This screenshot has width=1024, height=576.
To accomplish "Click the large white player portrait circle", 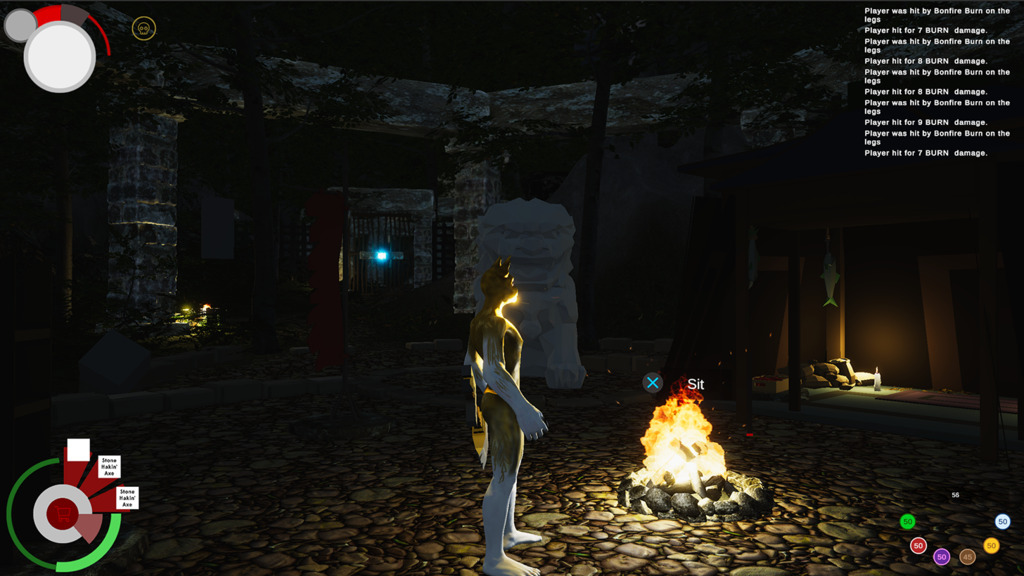I will (x=60, y=57).
